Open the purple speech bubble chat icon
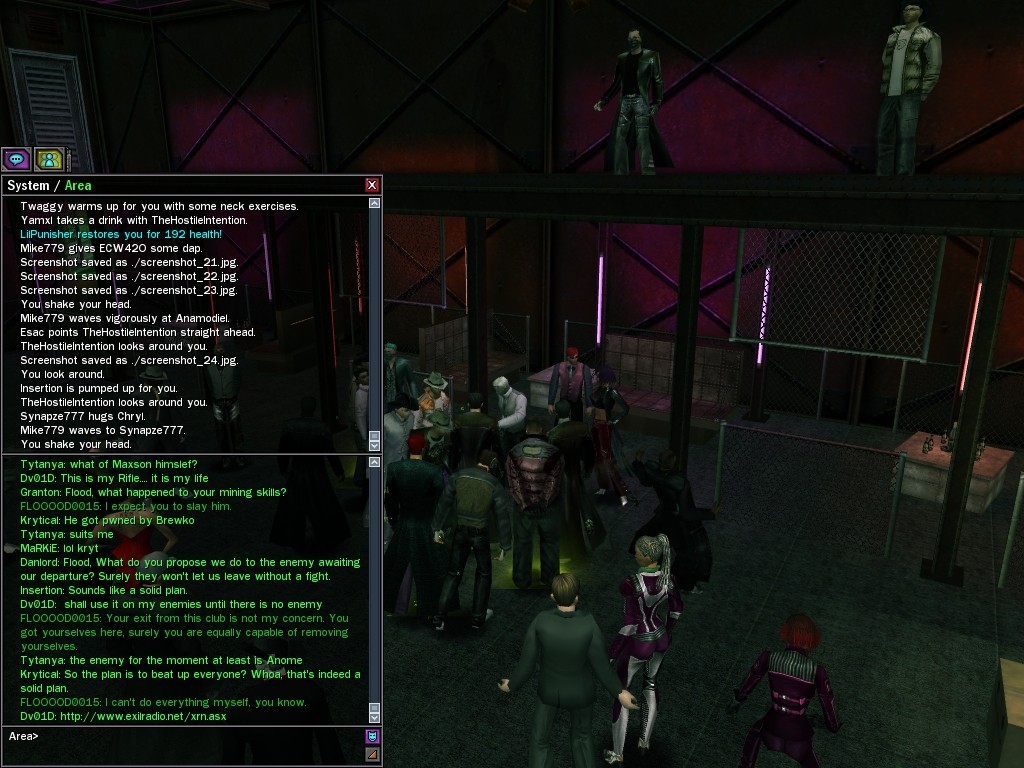This screenshot has width=1024, height=768. 16,158
